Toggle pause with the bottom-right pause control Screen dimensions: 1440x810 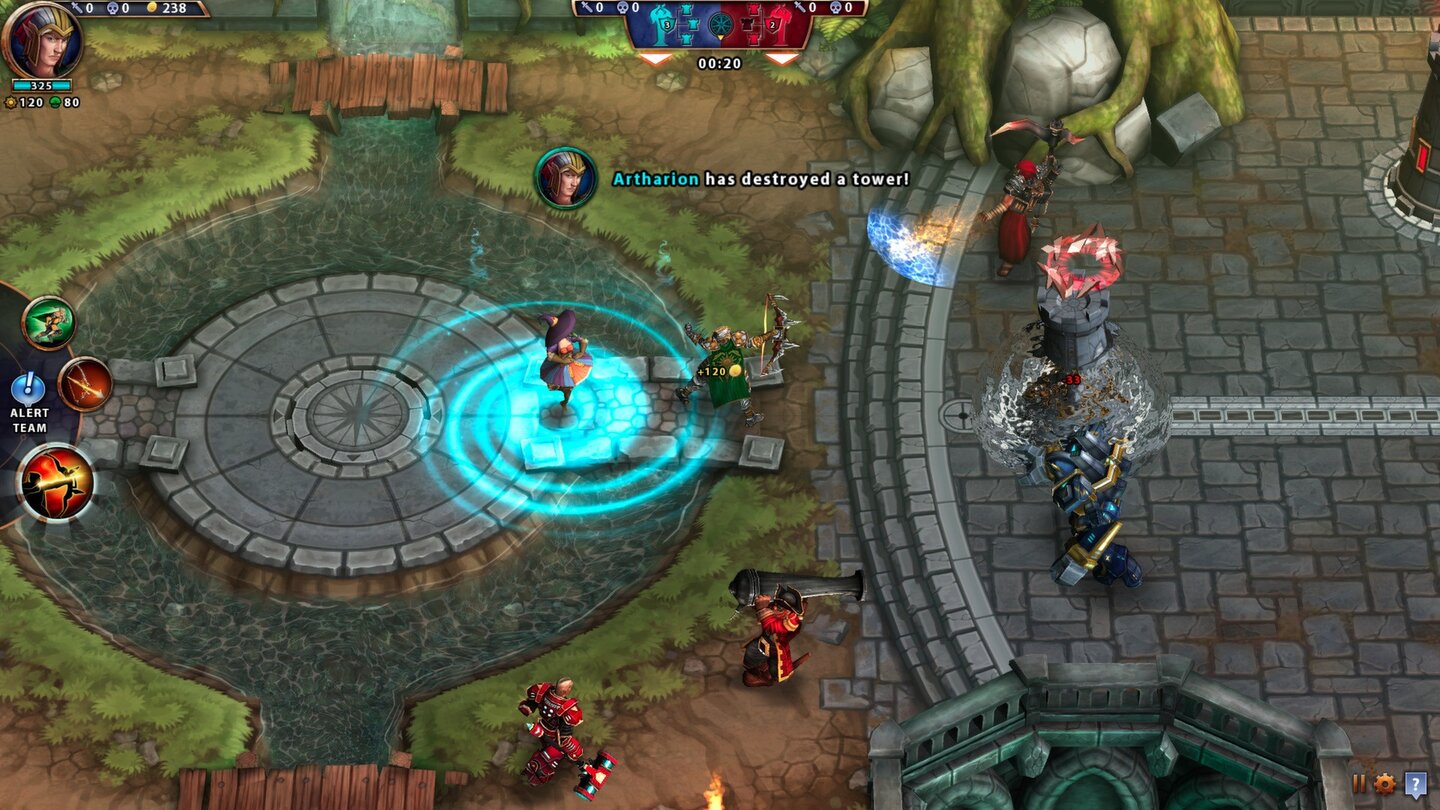[x=1359, y=783]
